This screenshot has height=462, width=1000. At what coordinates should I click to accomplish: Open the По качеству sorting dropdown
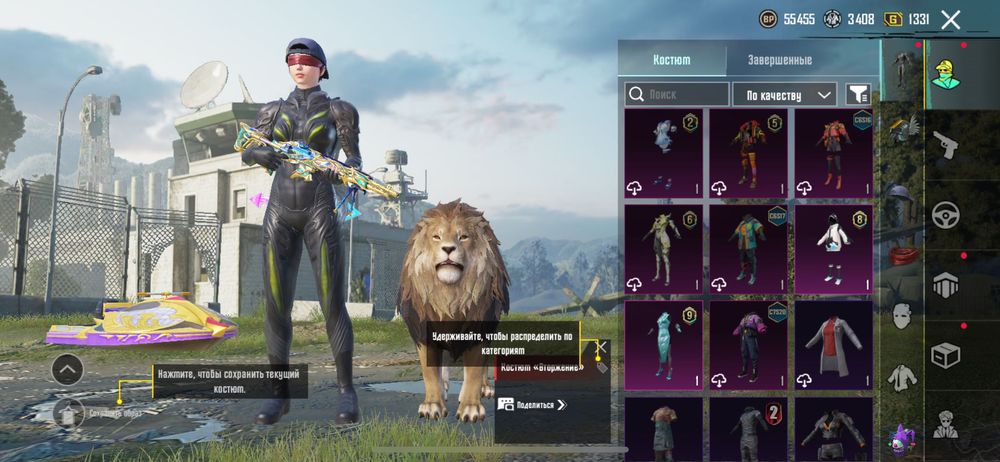(784, 95)
